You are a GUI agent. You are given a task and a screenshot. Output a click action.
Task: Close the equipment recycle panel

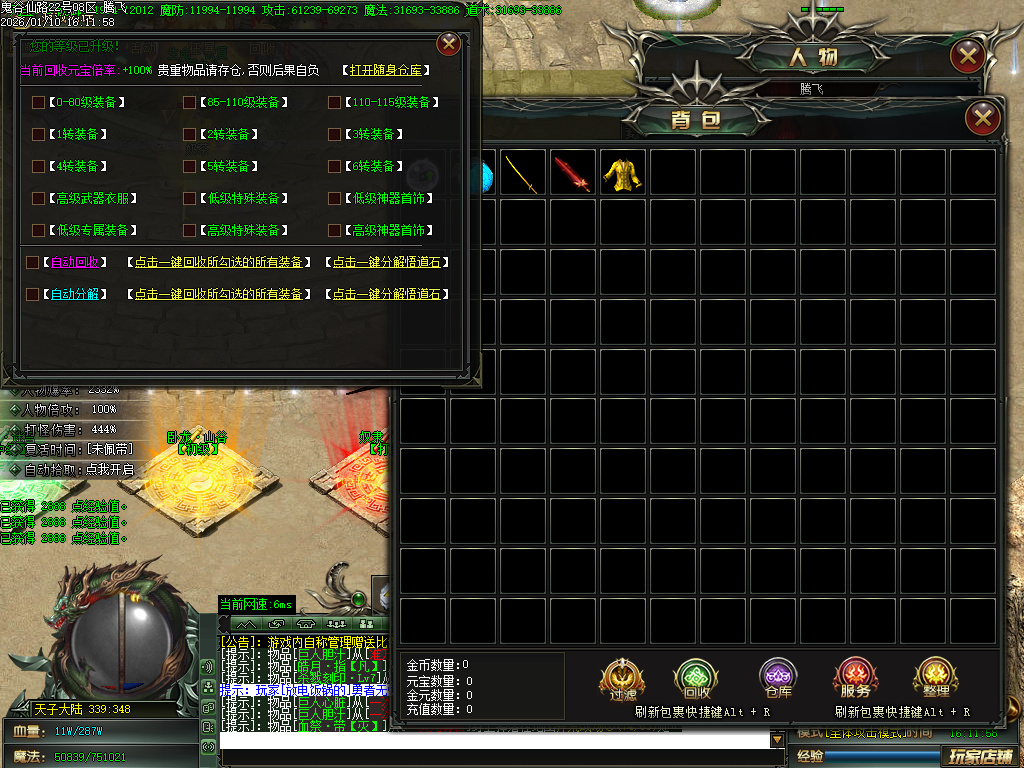click(x=449, y=44)
